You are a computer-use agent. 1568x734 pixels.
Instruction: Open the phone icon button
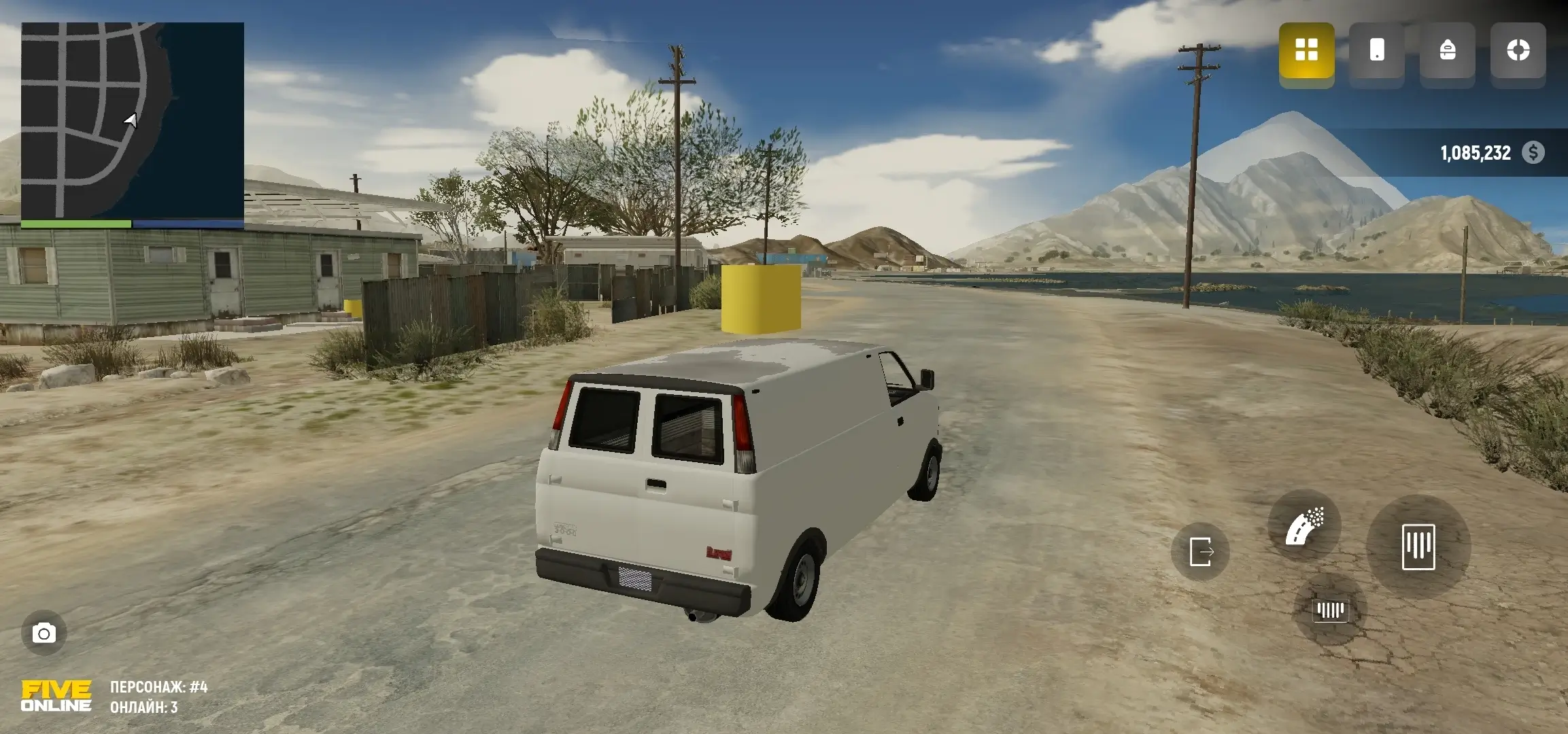[x=1377, y=50]
